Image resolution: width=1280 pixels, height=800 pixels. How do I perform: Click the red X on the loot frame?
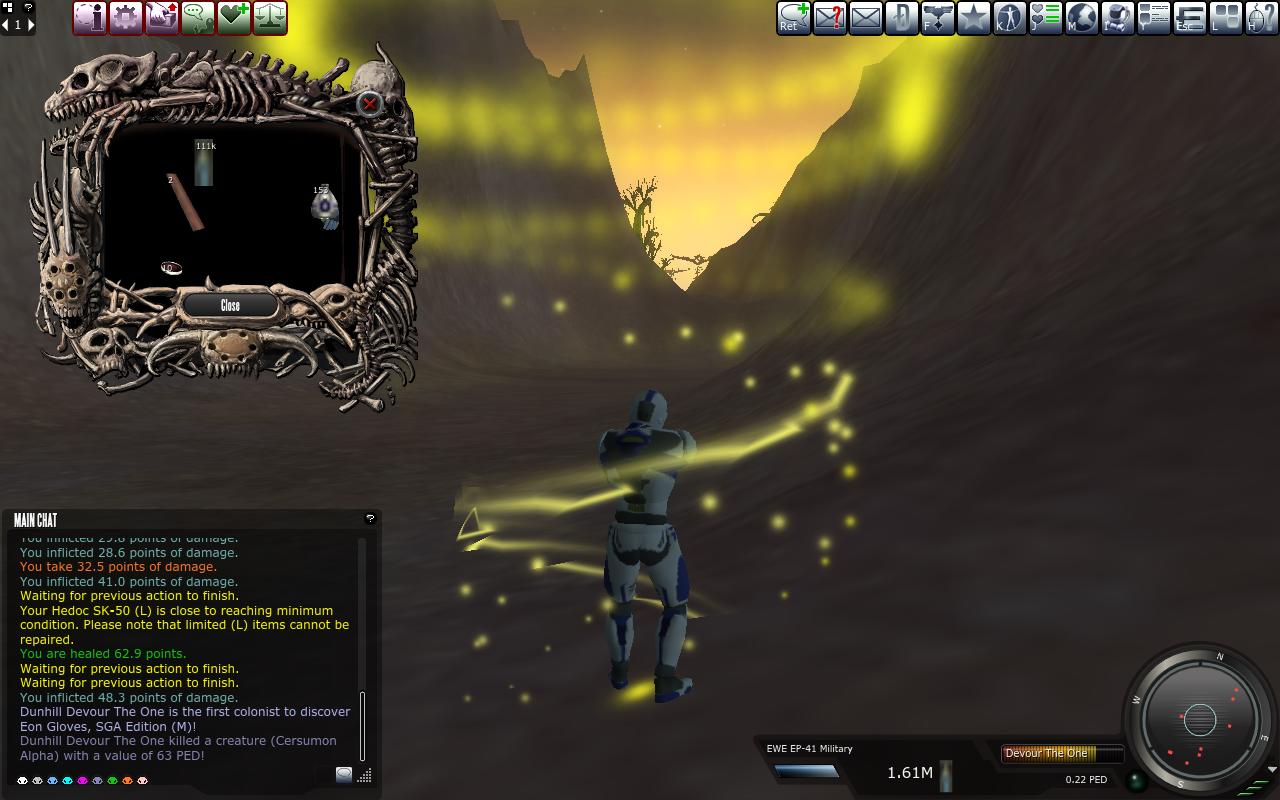pos(370,103)
